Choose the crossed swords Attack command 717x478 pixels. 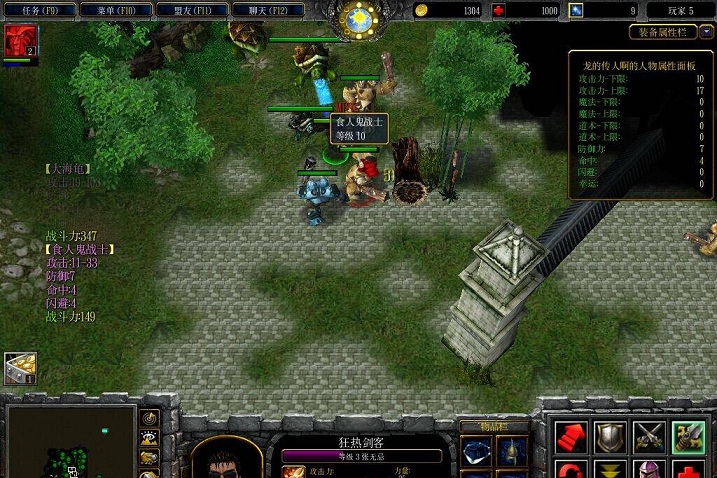pyautogui.click(x=649, y=437)
